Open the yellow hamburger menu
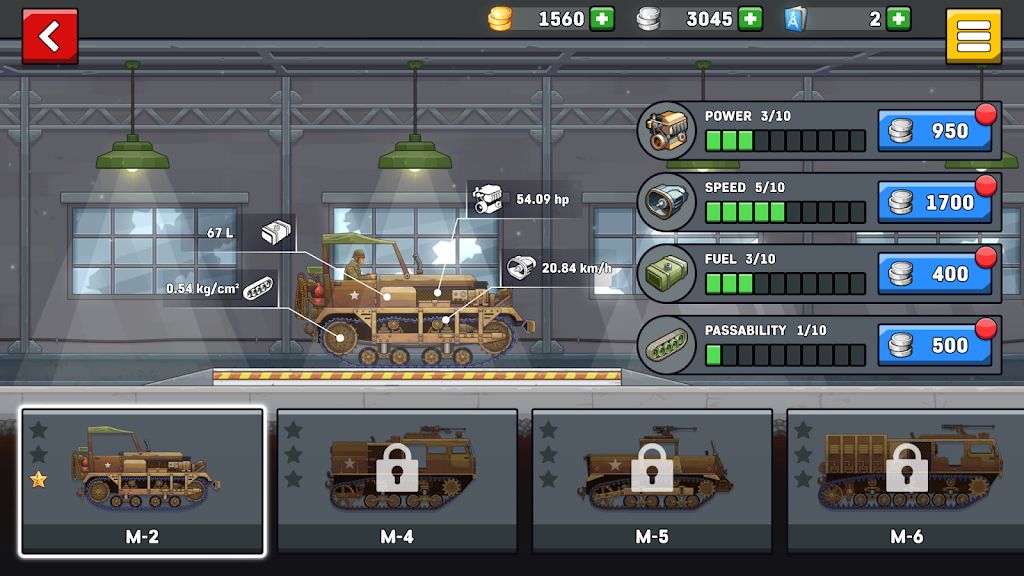Screen dimensions: 1024x576 pyautogui.click(x=973, y=38)
